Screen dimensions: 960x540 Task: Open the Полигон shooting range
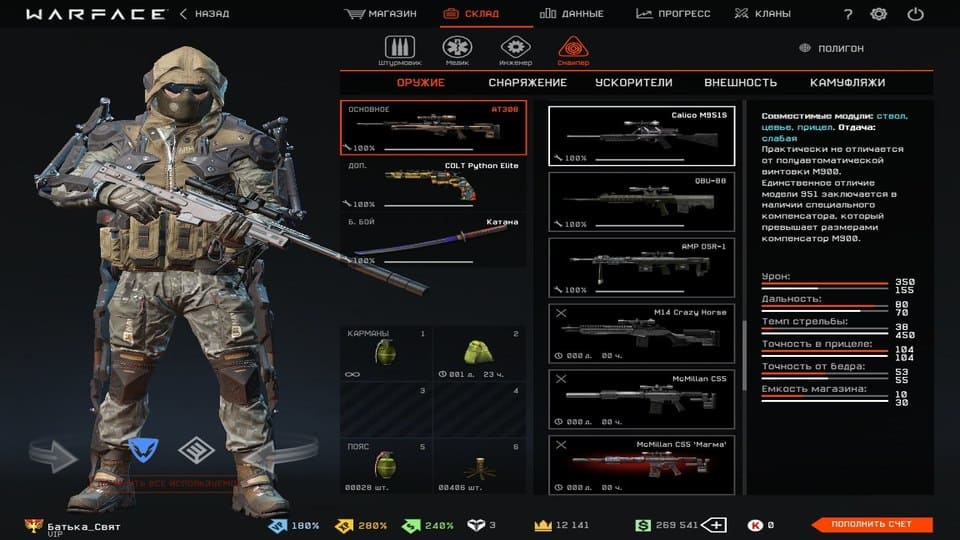[832, 48]
